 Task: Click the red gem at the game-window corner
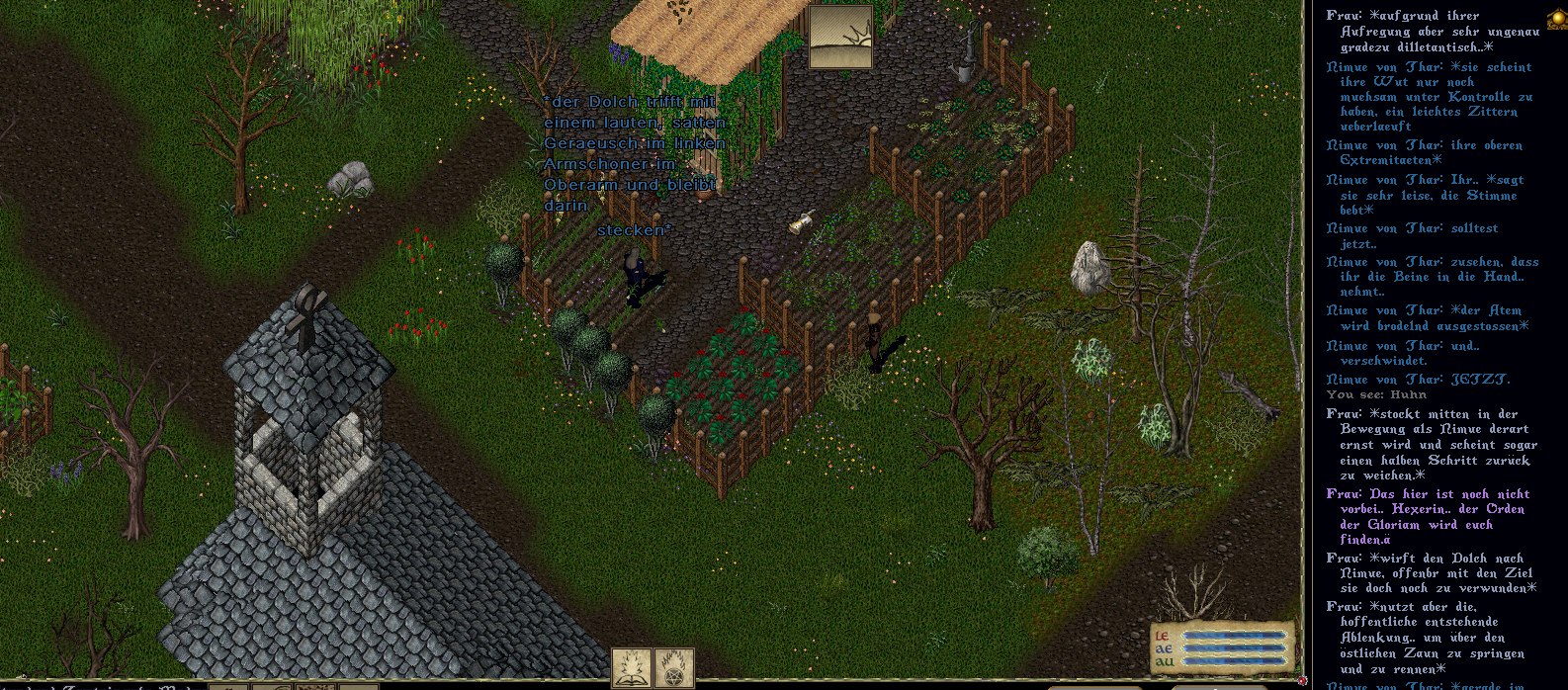(x=1303, y=680)
